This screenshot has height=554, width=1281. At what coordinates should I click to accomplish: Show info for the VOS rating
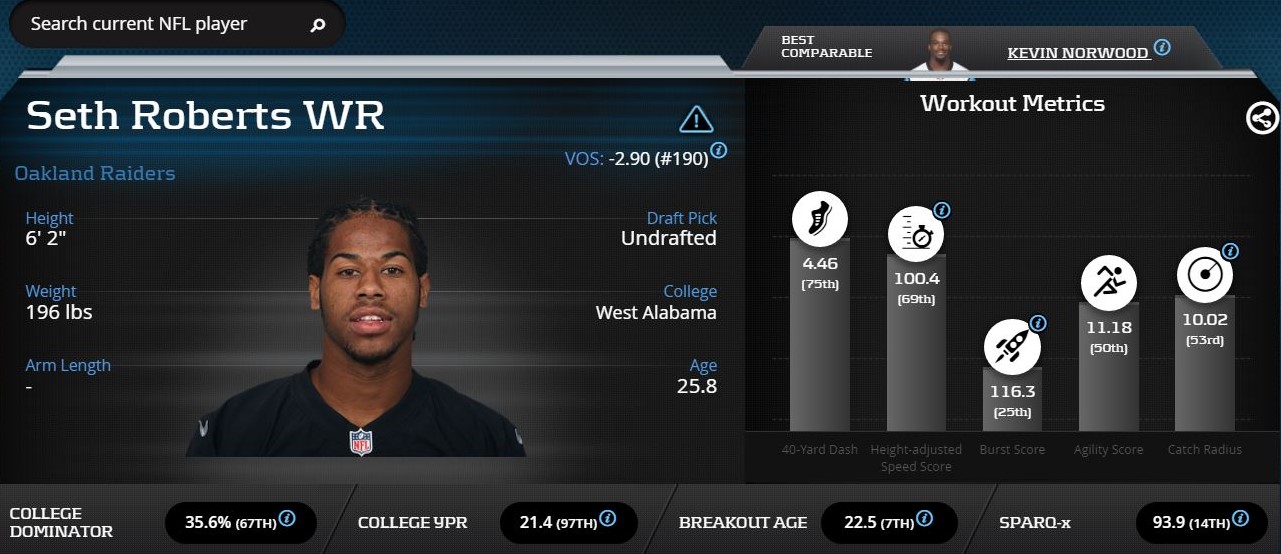718,151
